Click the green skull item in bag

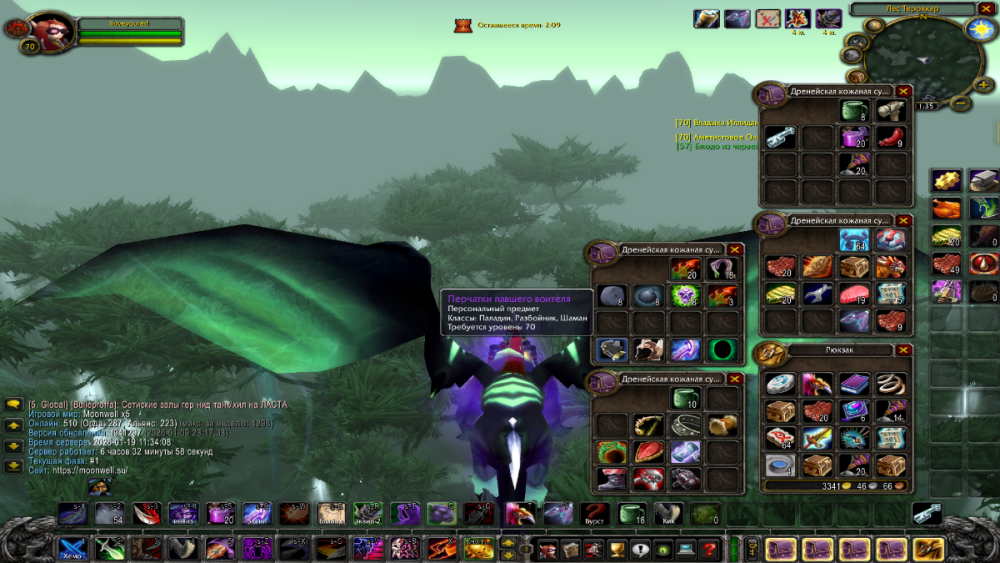684,295
